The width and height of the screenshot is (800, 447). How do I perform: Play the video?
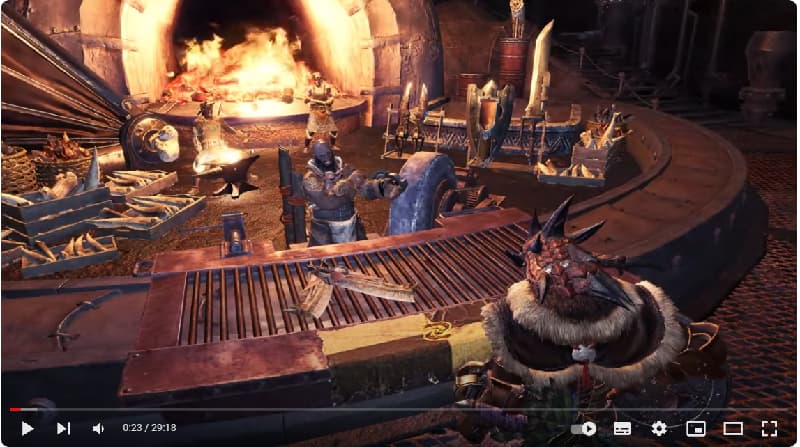pyautogui.click(x=27, y=428)
